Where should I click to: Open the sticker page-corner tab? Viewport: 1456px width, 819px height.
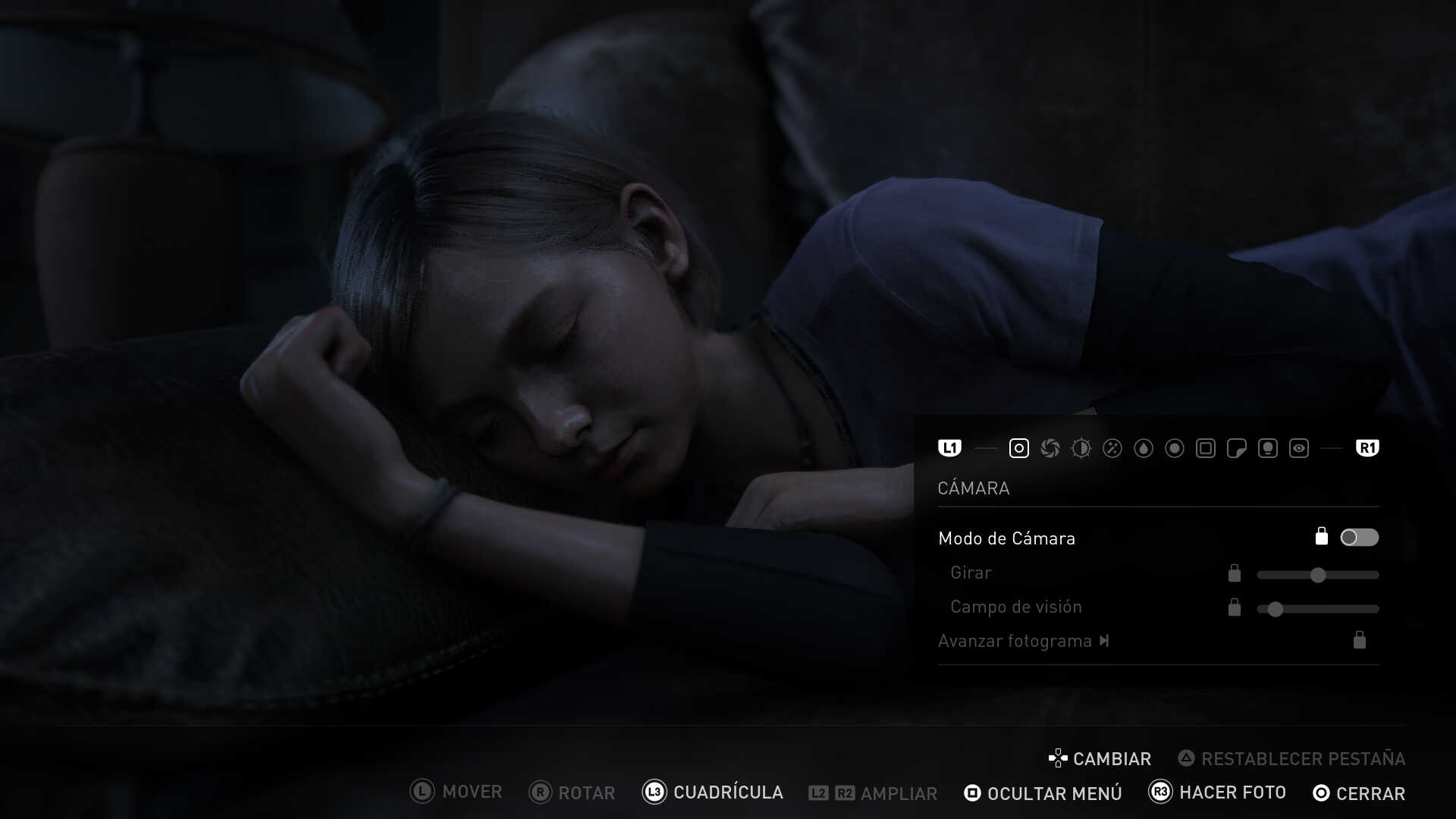click(x=1236, y=448)
